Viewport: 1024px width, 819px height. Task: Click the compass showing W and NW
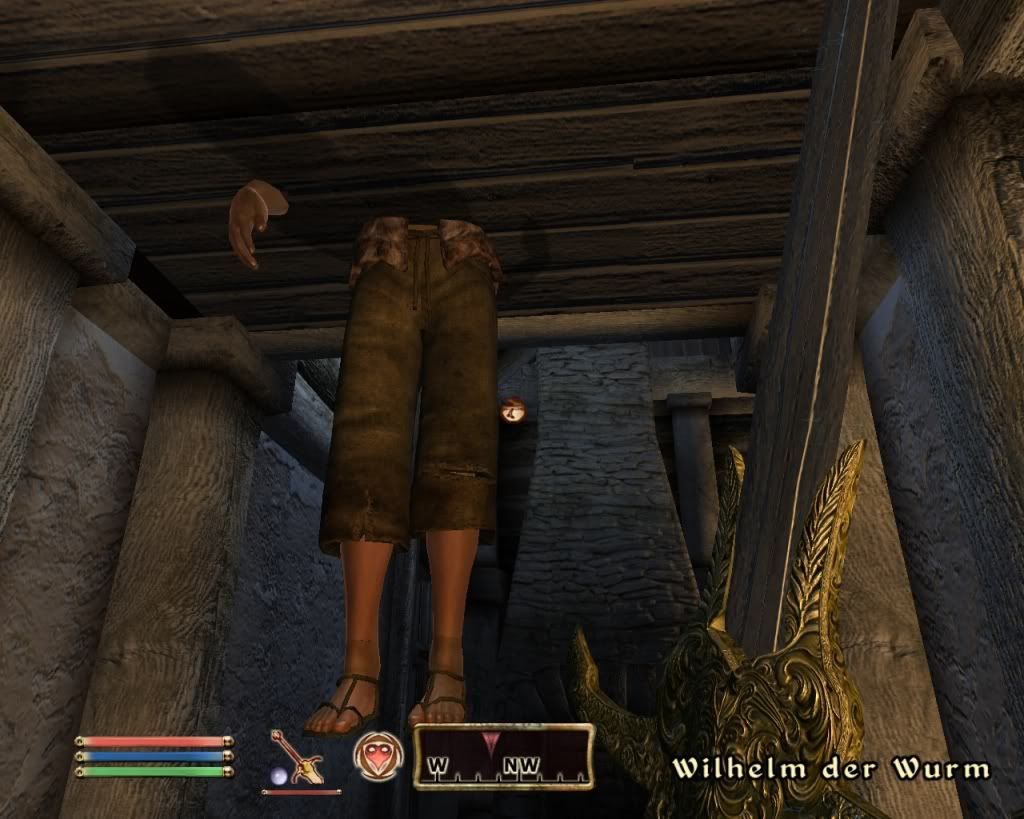(x=503, y=757)
